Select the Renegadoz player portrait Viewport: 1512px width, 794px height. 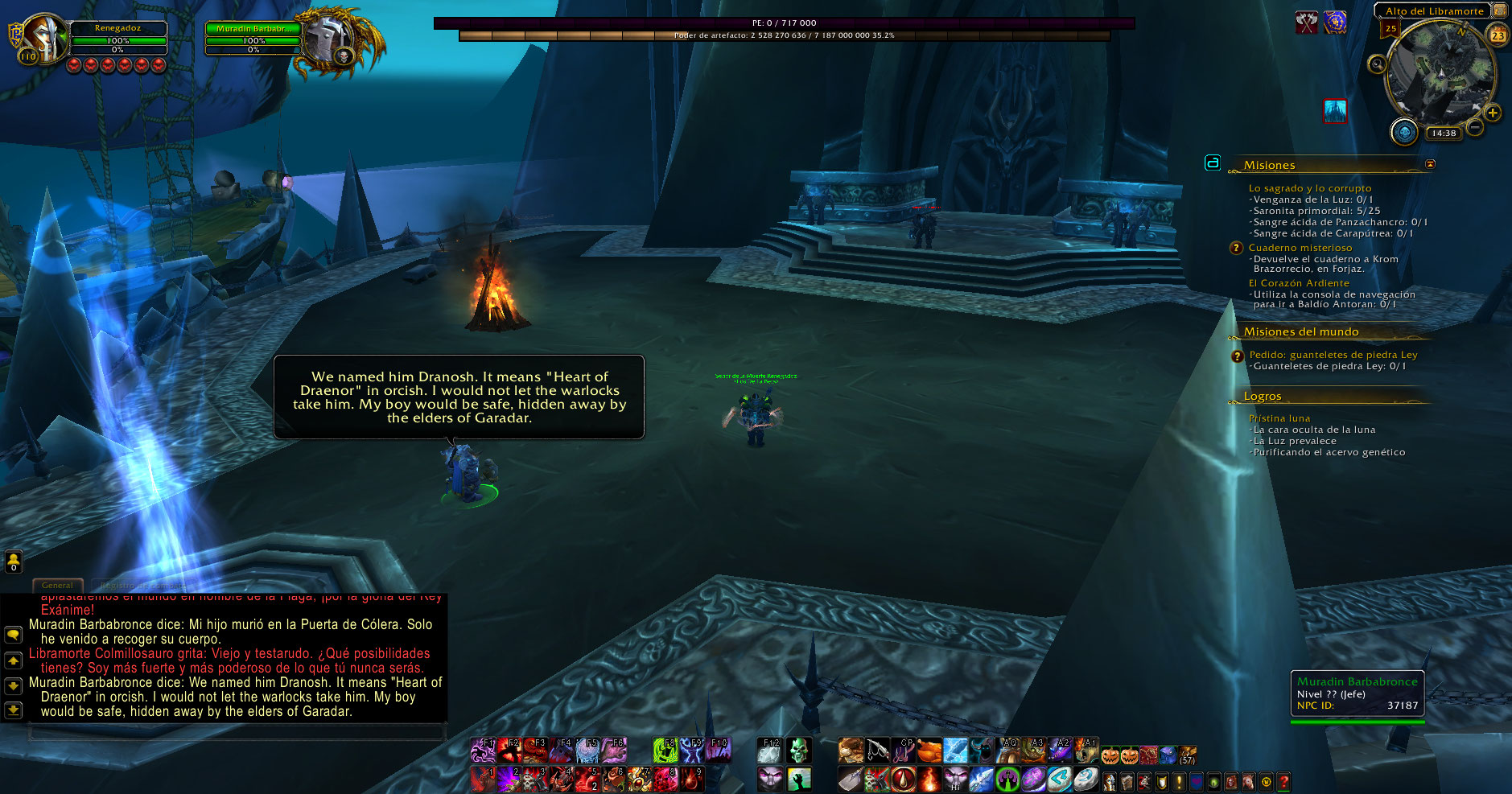44,39
